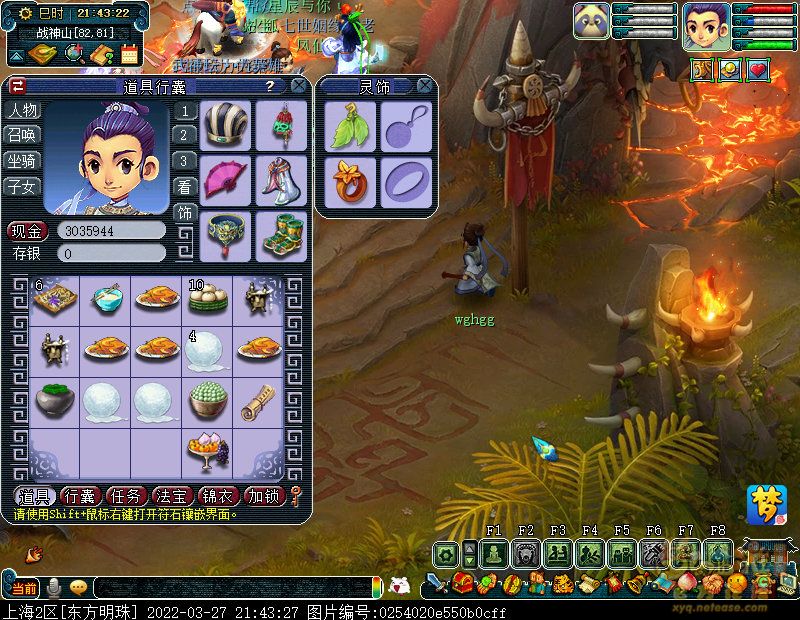
Task: Open the 任务 quest items tab
Action: click(x=125, y=496)
